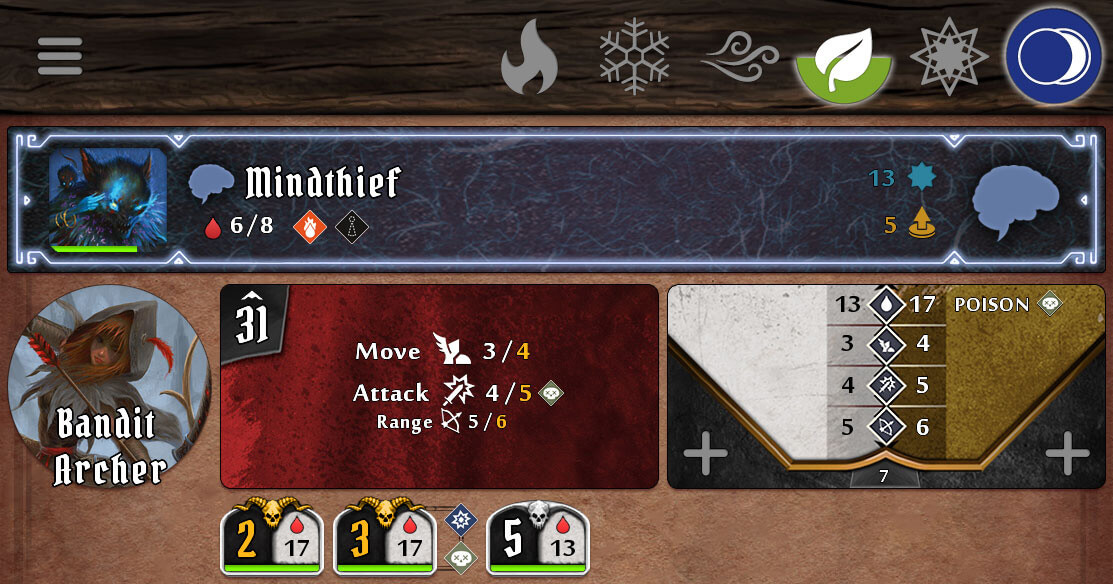Open the hamburger main menu
The height and width of the screenshot is (584, 1113).
click(x=60, y=56)
